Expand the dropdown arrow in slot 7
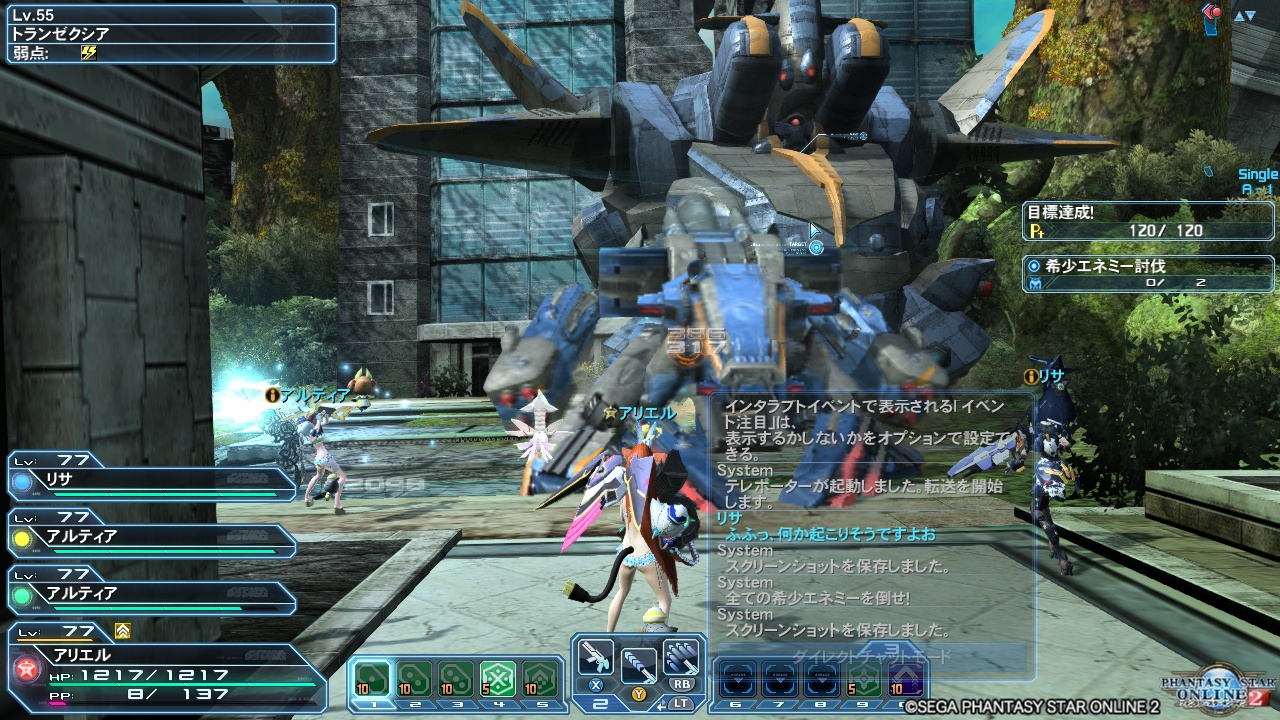The image size is (1280, 720). click(x=781, y=680)
